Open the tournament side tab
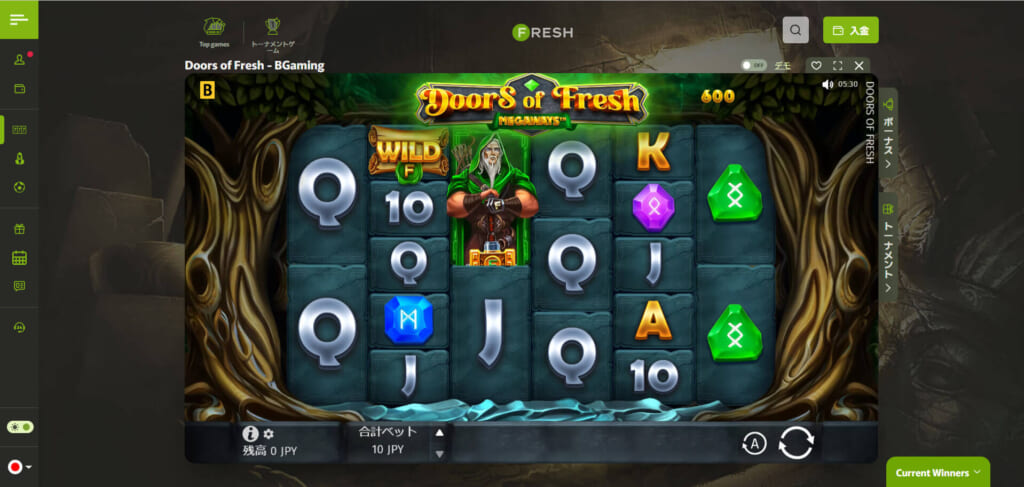The width and height of the screenshot is (1024, 487). pyautogui.click(x=888, y=242)
